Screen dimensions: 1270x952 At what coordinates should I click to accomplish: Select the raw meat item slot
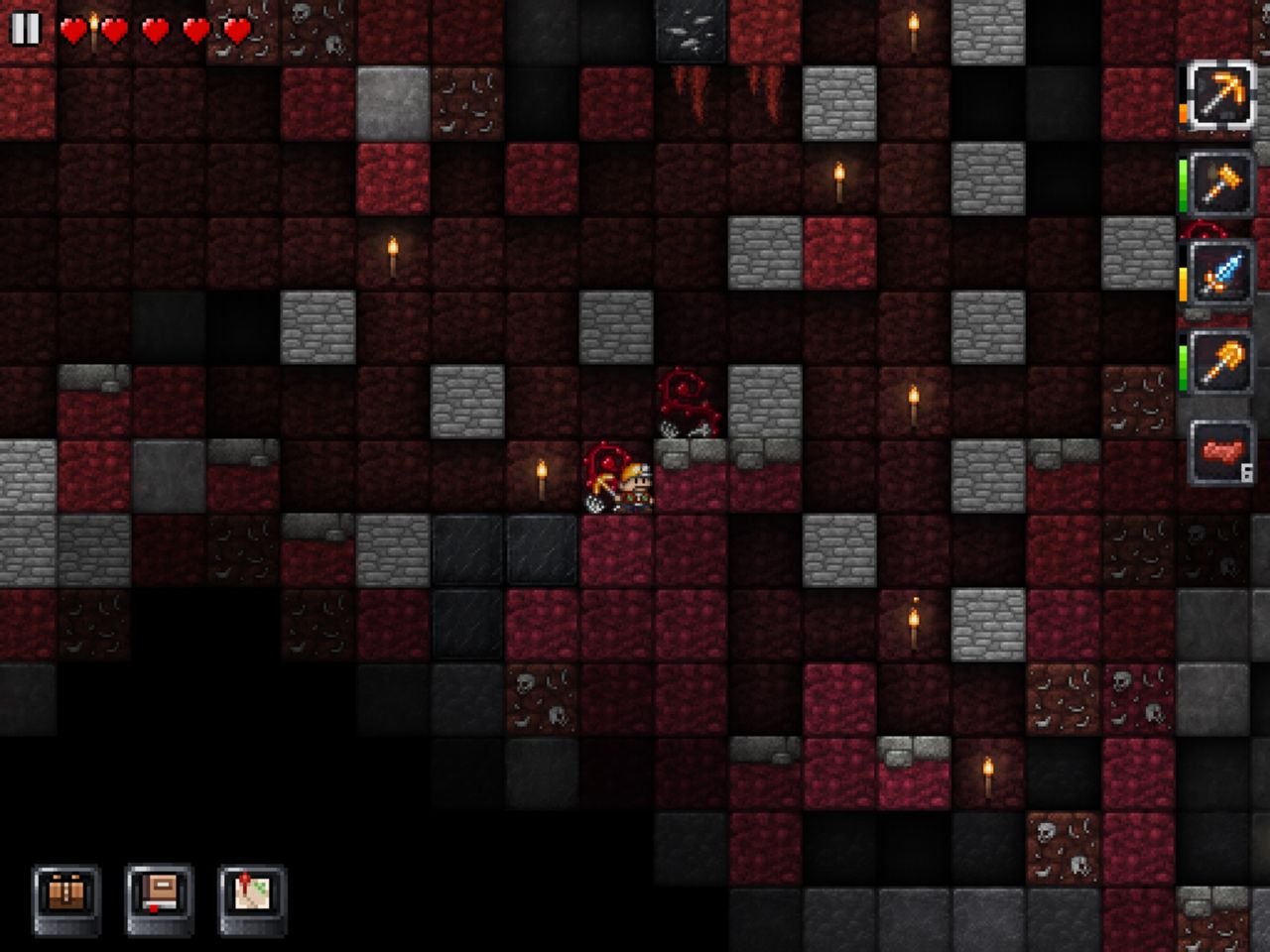1221,453
